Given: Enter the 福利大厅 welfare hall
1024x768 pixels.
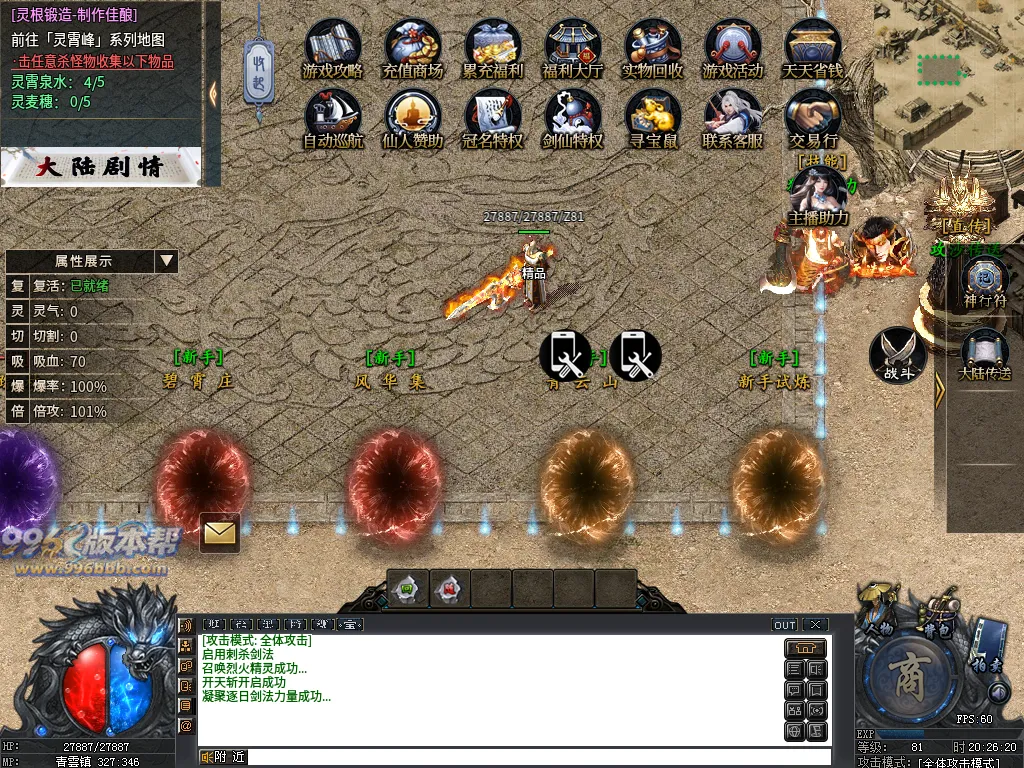Looking at the screenshot, I should point(573,46).
